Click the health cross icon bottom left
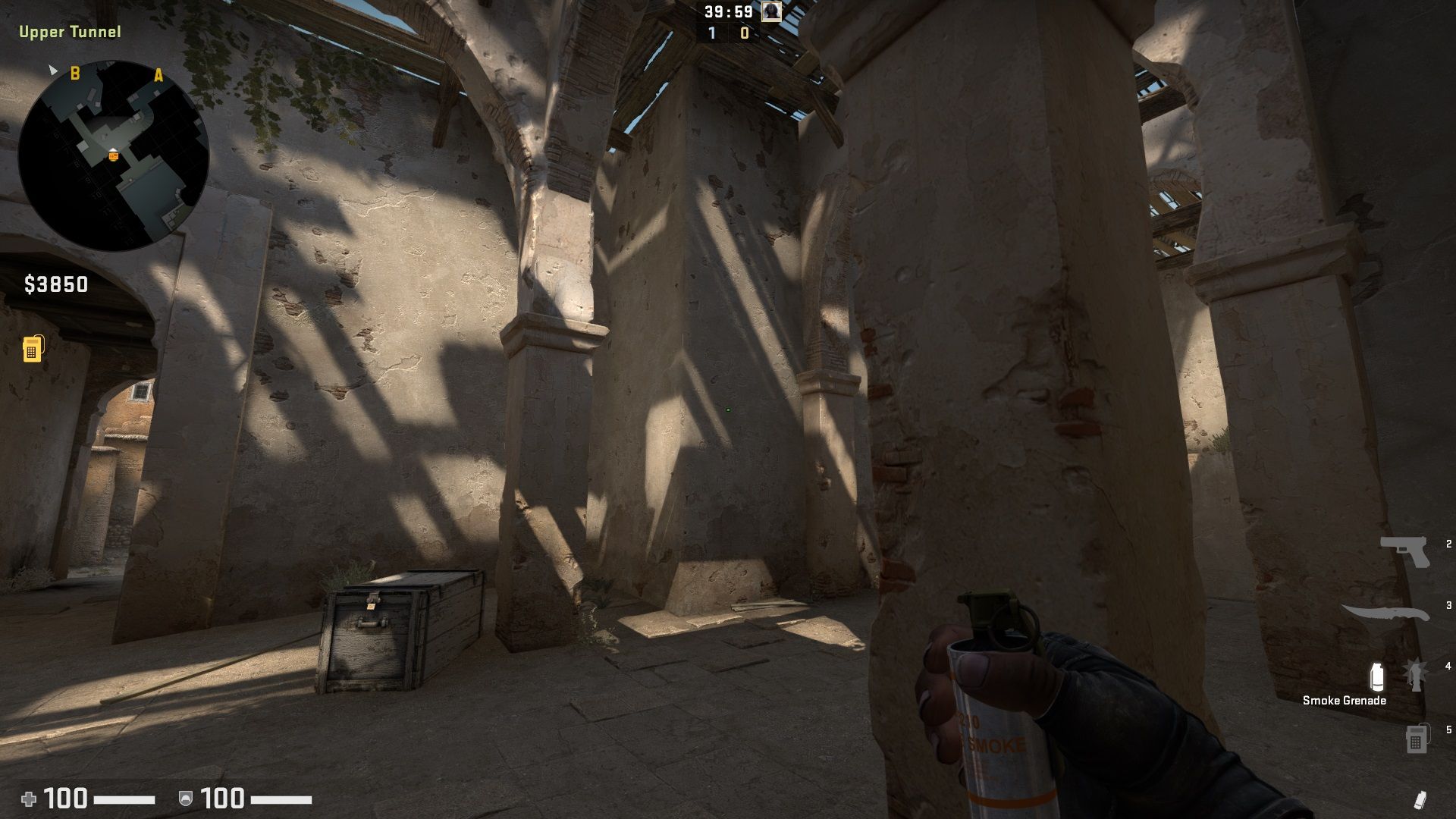The image size is (1456, 819). [x=28, y=798]
